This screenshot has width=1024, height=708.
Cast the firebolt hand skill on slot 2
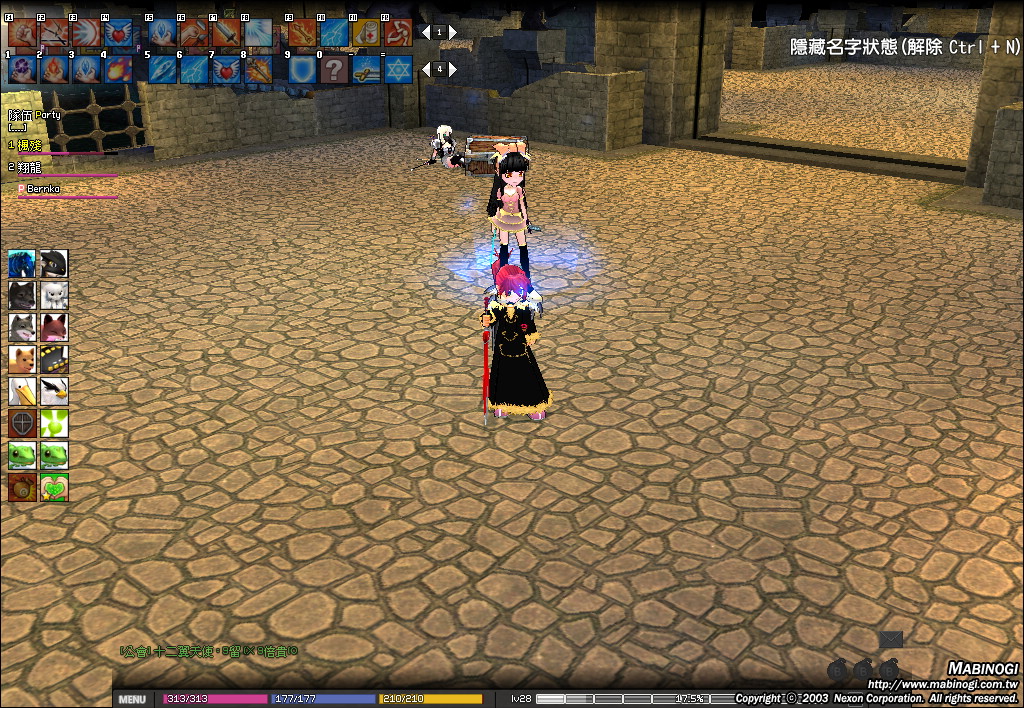[53, 69]
